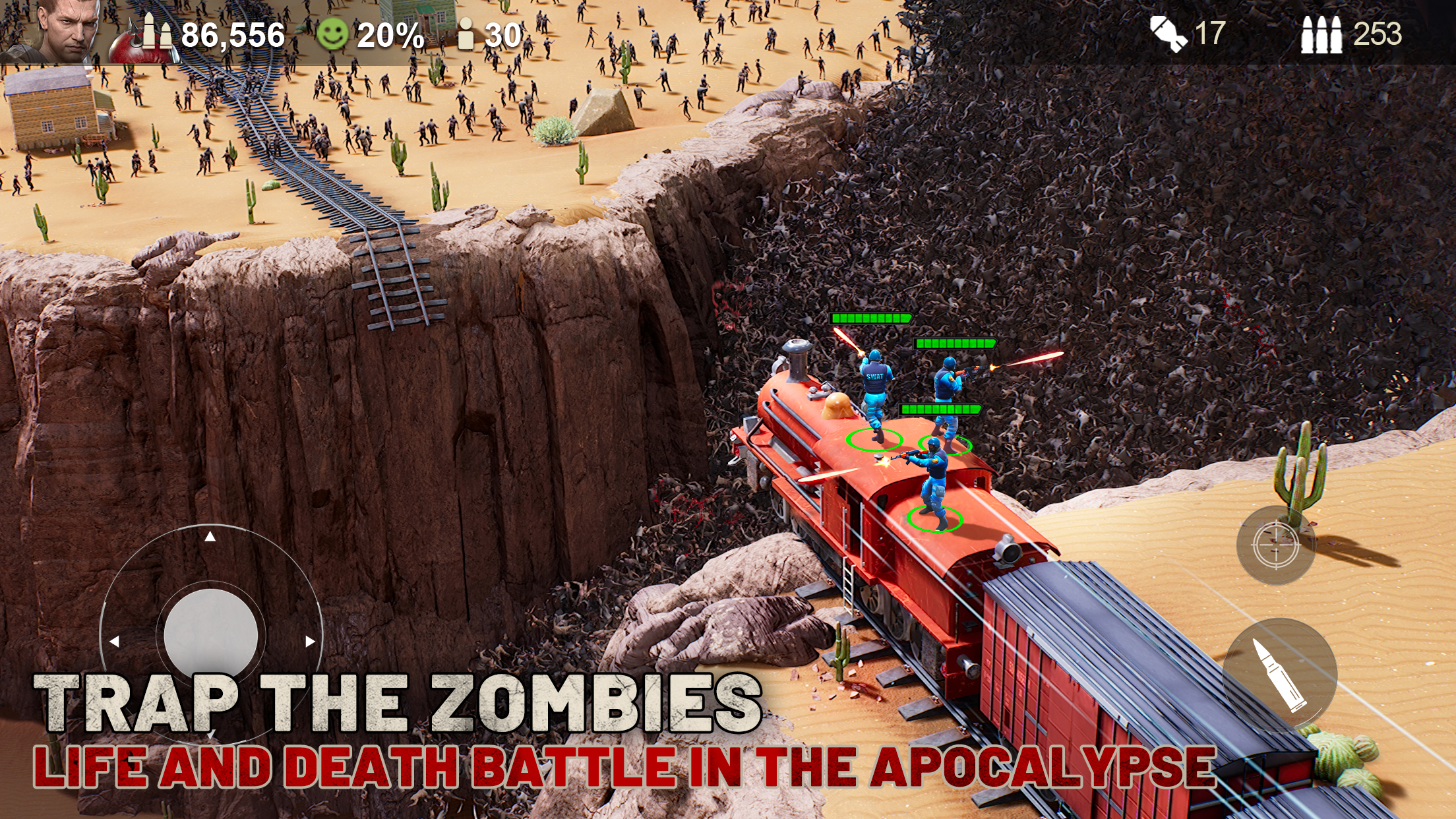Click the triple bullet ammo icon

[x=1321, y=34]
